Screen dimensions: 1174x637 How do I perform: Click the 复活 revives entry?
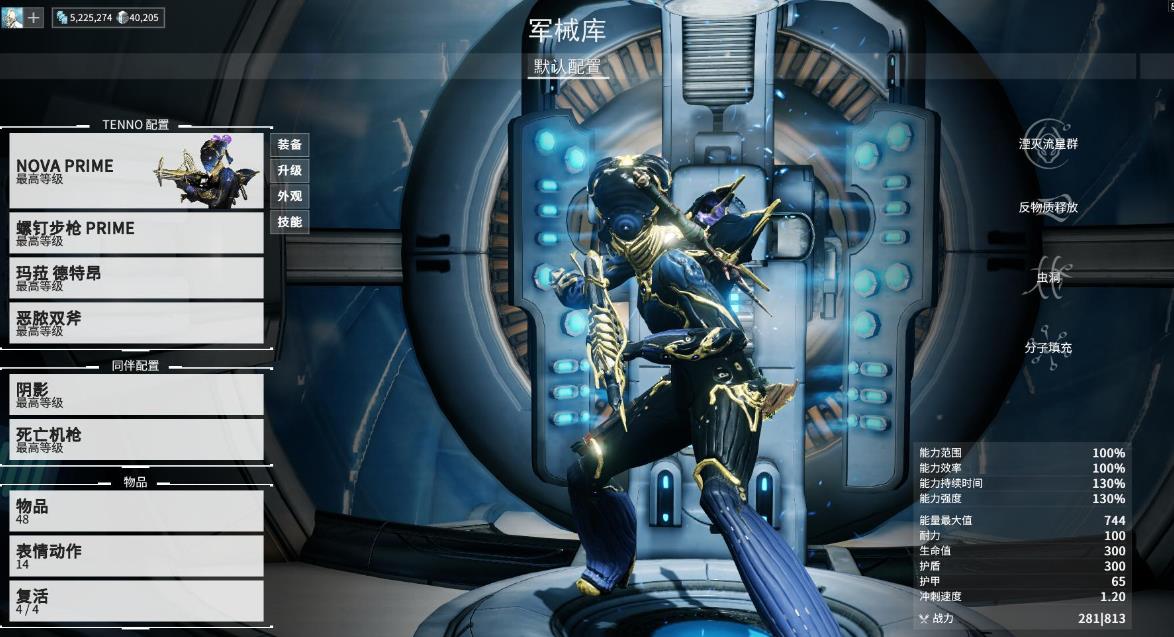[x=136, y=601]
